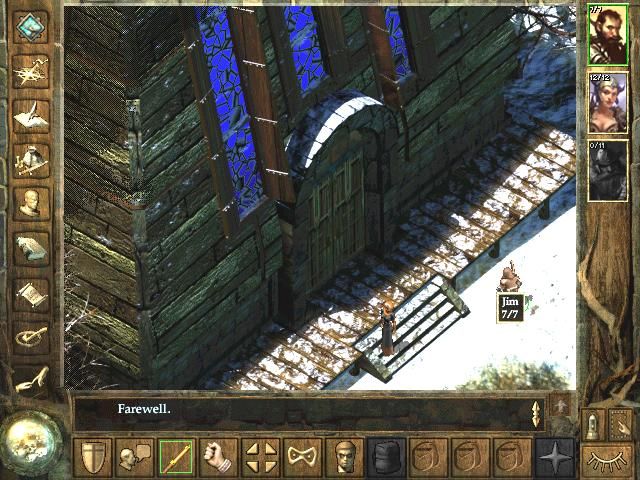640x480 pixels.
Task: Open the spellbook with the glowing book icon
Action: pos(32,249)
